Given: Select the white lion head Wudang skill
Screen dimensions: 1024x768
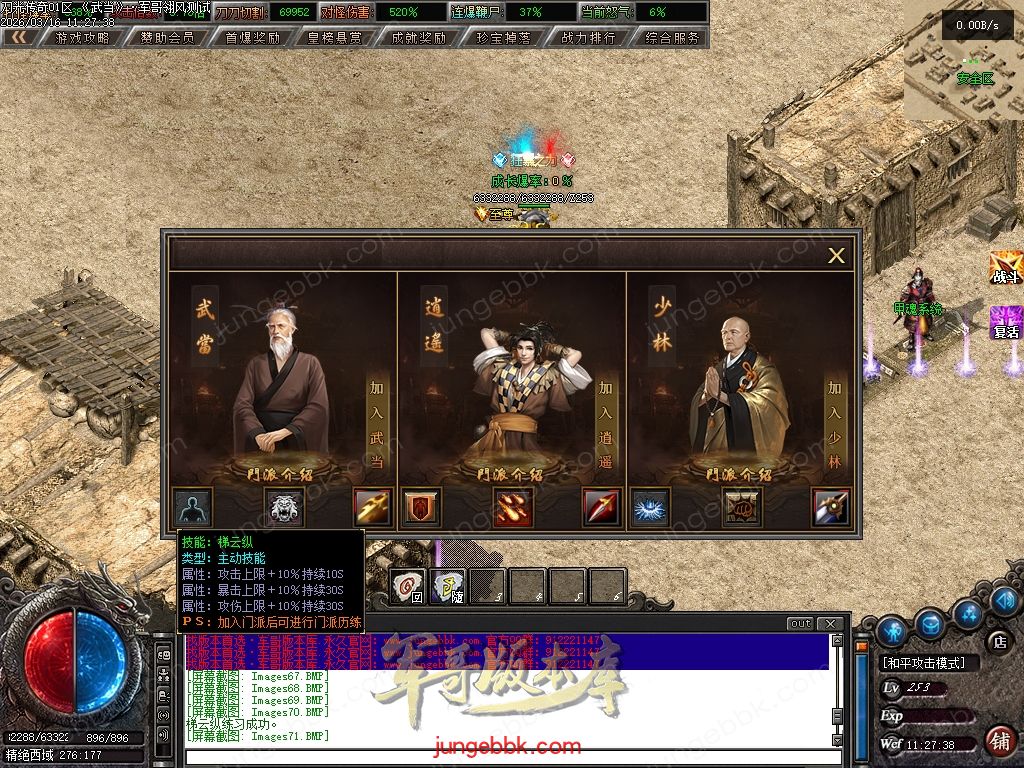Looking at the screenshot, I should (x=283, y=508).
